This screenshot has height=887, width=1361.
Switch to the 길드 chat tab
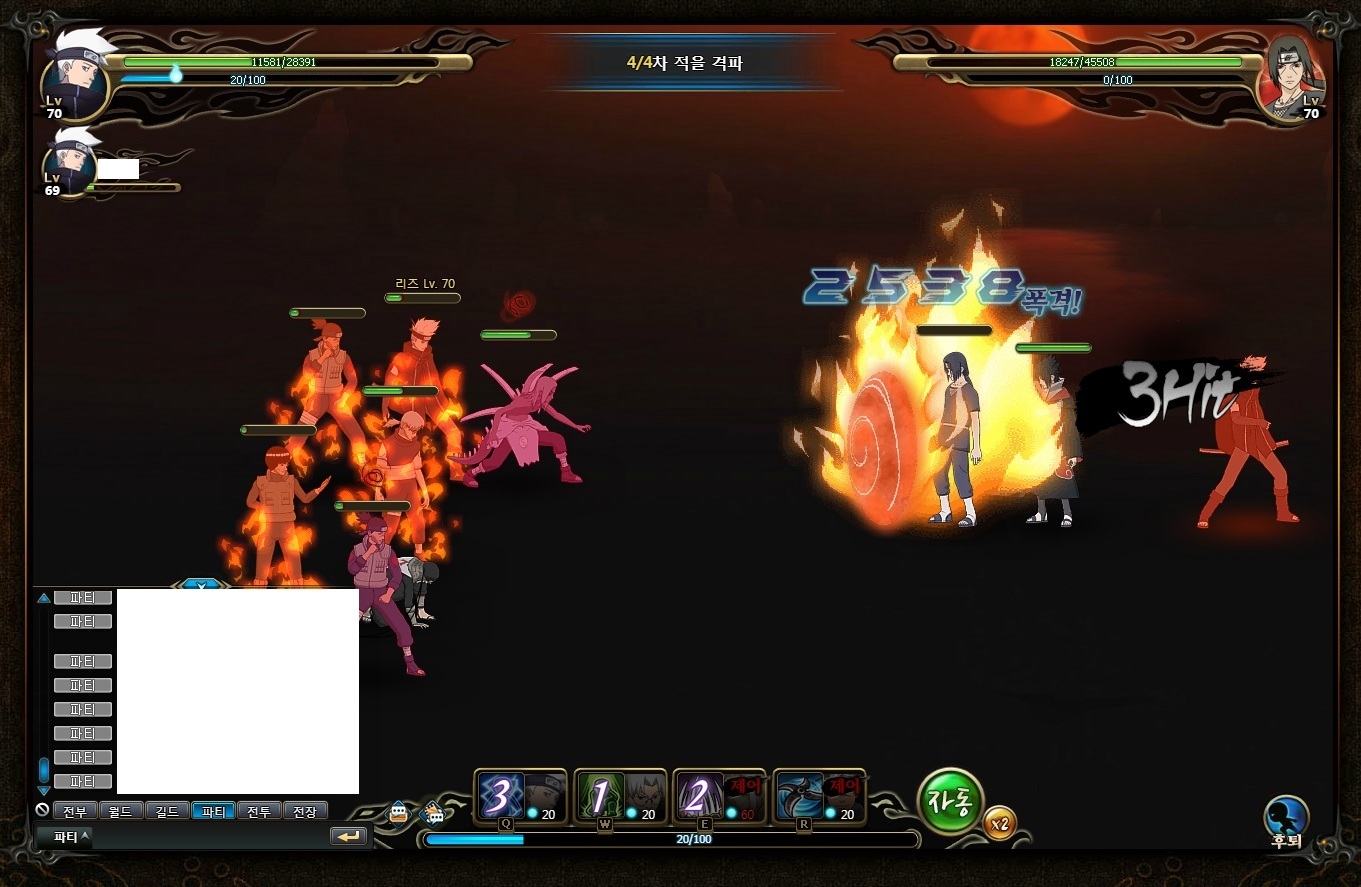point(167,811)
